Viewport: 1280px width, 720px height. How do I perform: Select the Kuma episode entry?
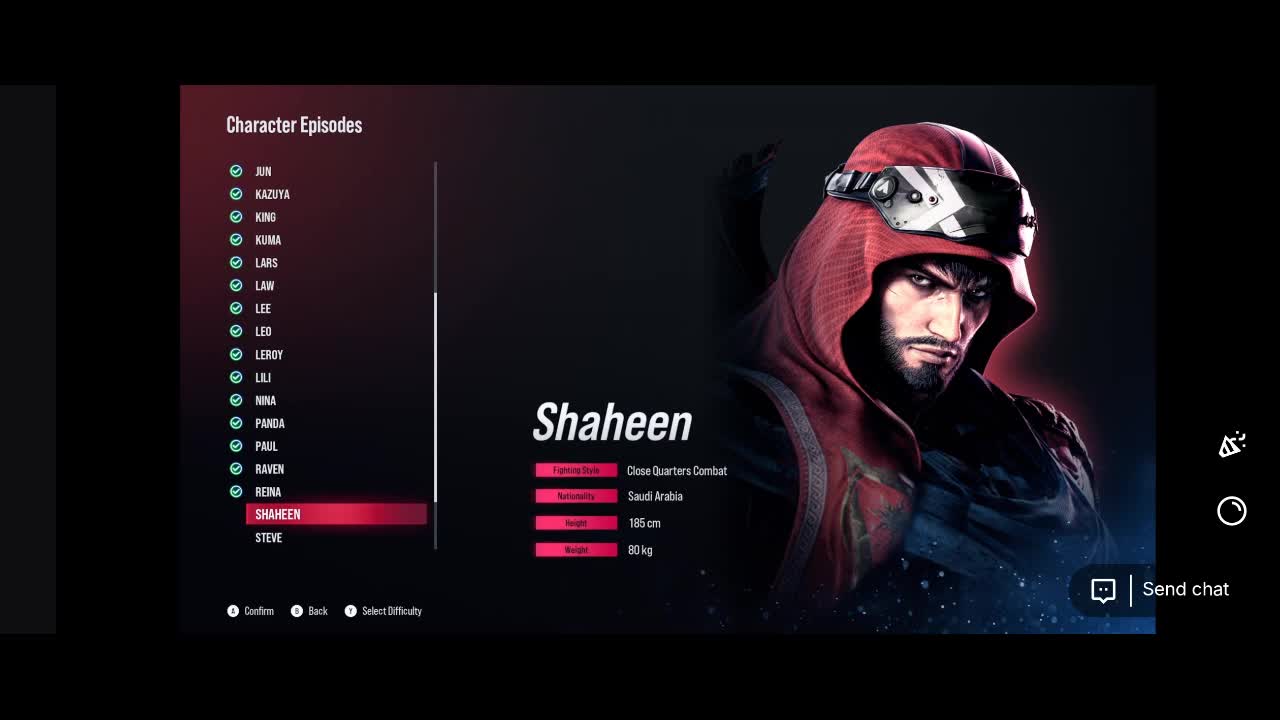(x=268, y=240)
